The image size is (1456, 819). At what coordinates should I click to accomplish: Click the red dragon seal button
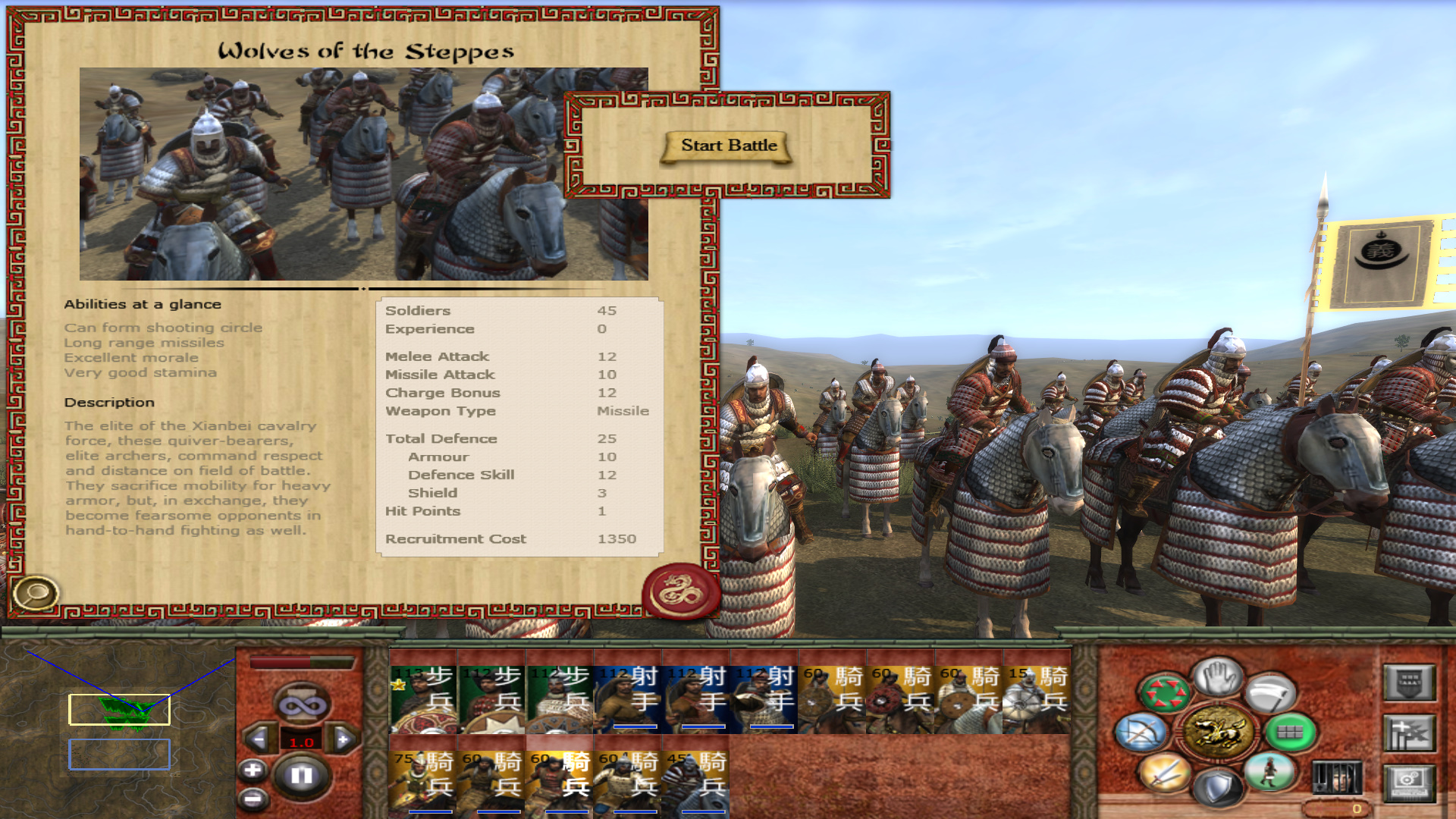[680, 591]
